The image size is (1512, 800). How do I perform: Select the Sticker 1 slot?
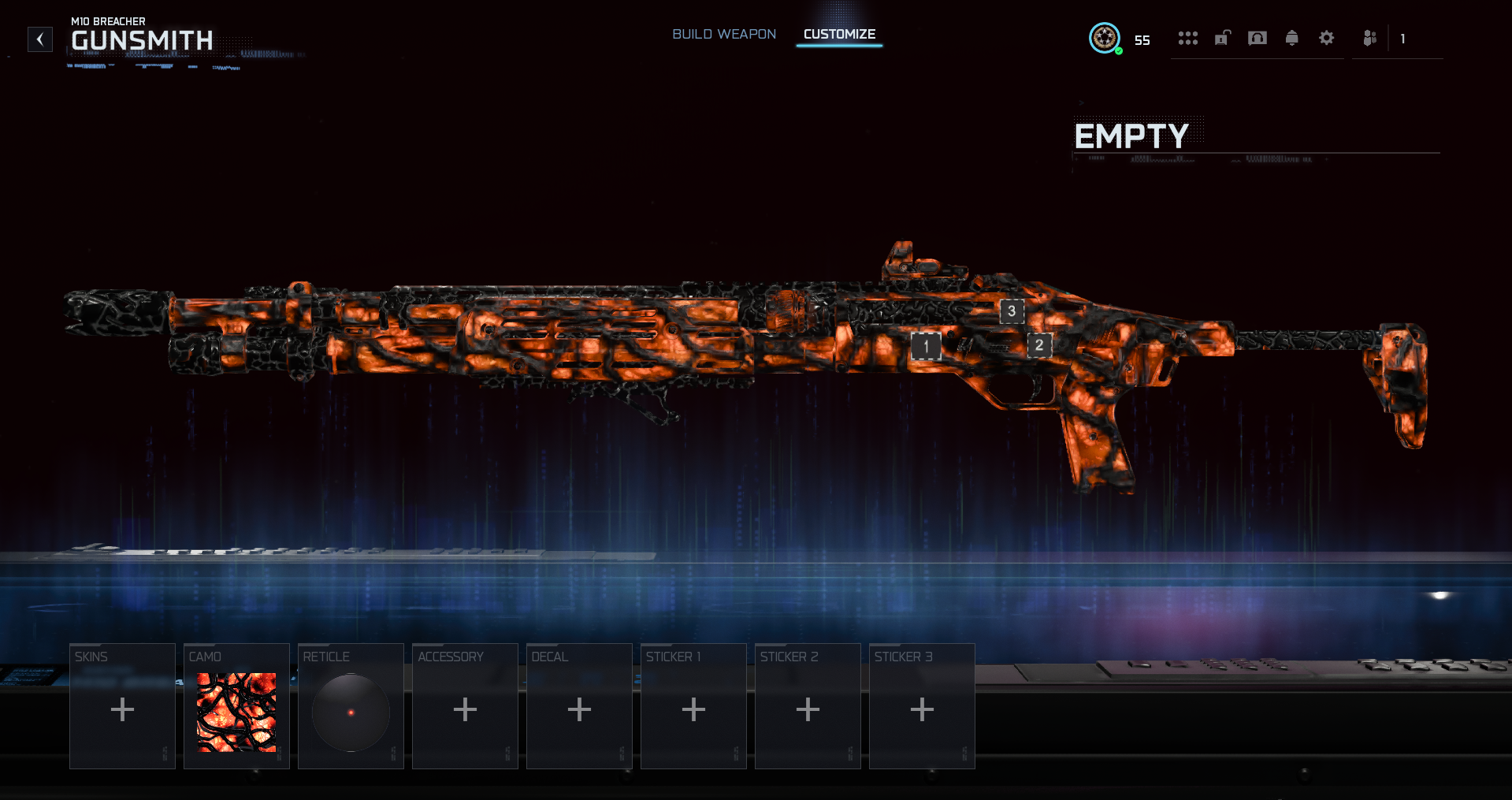[x=693, y=706]
